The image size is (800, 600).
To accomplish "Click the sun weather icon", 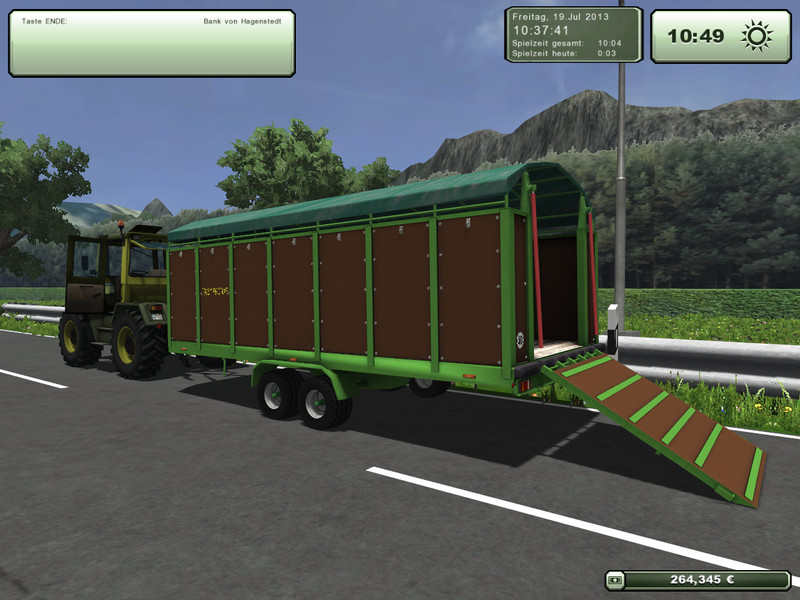I will (x=756, y=37).
